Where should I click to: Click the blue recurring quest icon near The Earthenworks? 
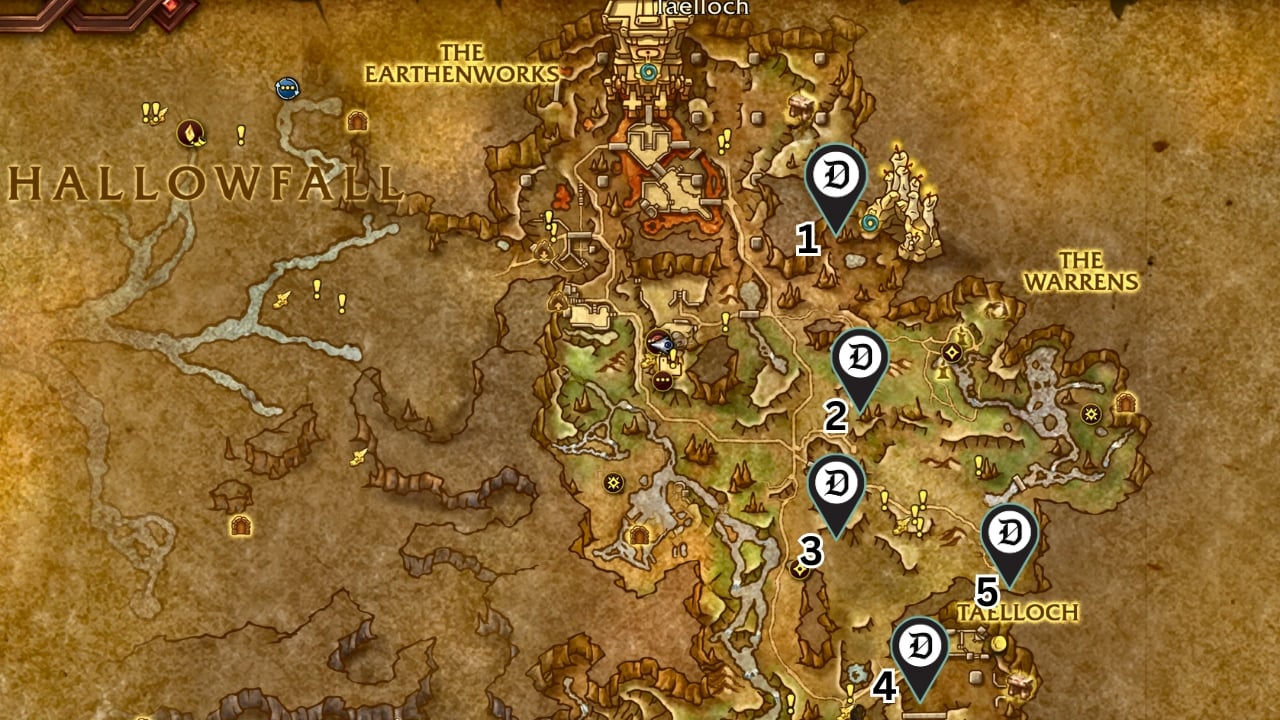pyautogui.click(x=288, y=90)
